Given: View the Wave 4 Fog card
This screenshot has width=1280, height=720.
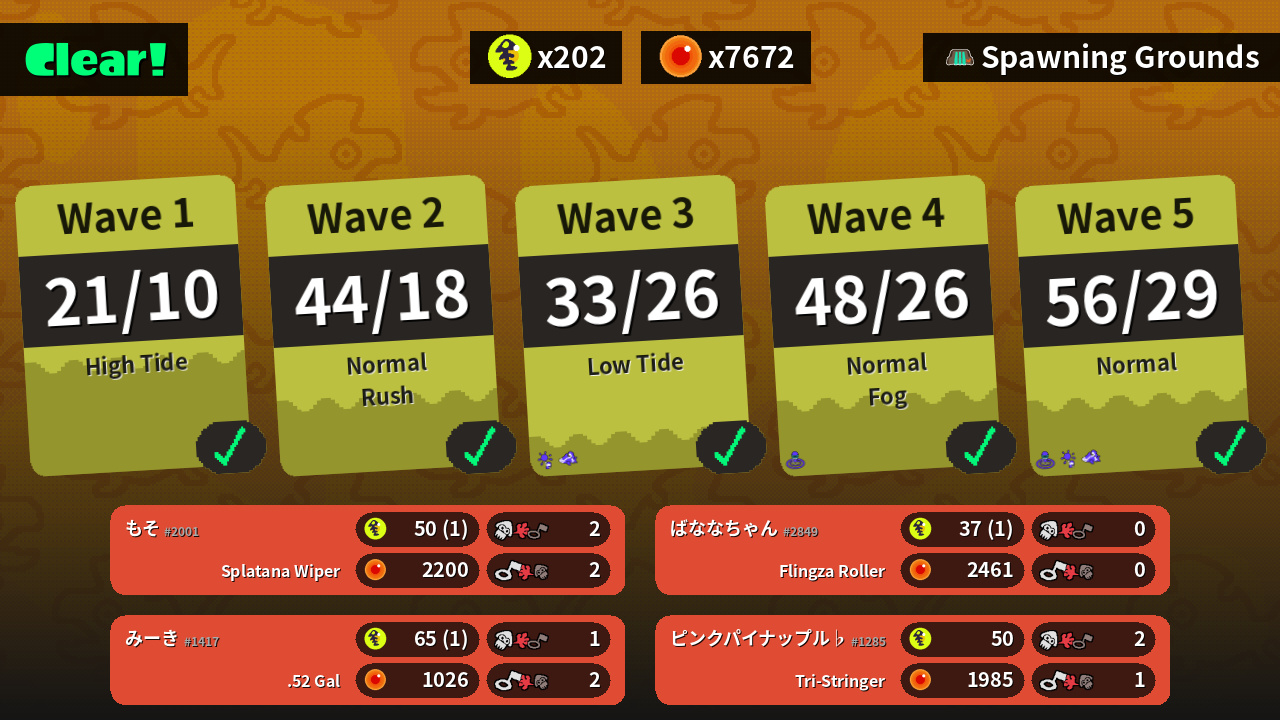Looking at the screenshot, I should [x=882, y=325].
